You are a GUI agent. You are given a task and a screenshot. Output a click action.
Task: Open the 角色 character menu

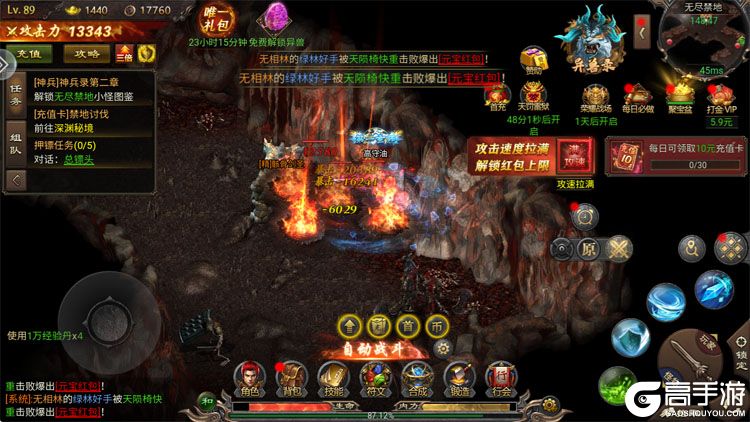coord(248,377)
